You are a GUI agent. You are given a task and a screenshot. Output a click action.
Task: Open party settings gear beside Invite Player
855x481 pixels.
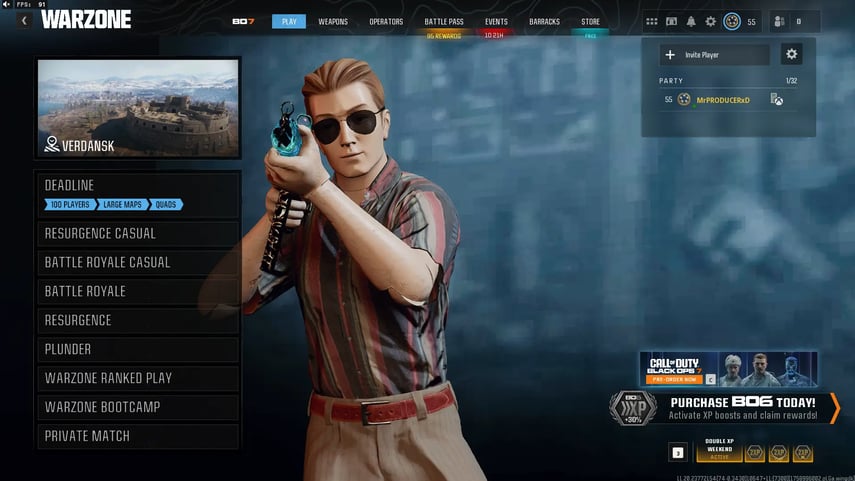(x=792, y=55)
